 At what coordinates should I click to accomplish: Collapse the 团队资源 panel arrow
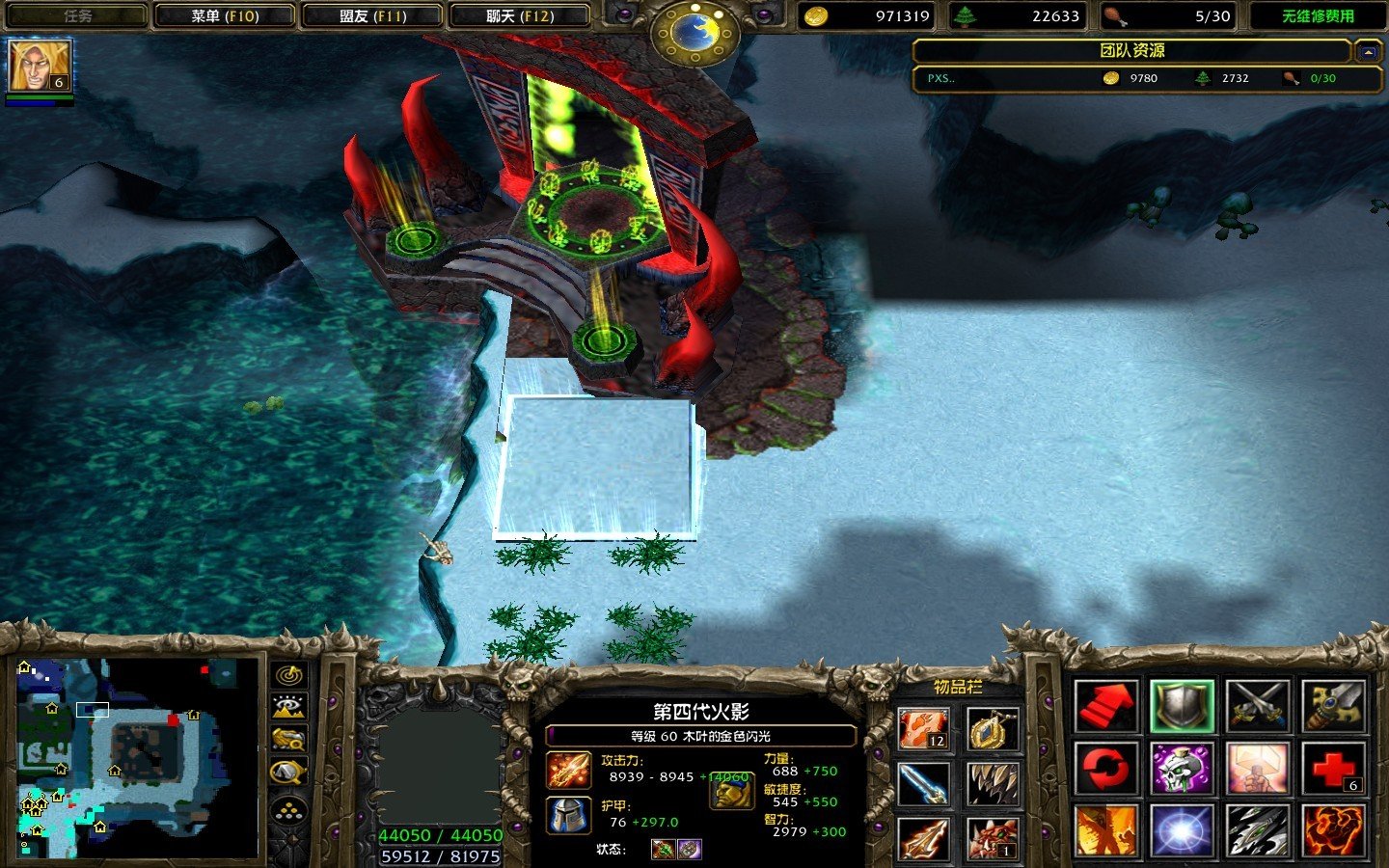[x=1366, y=51]
